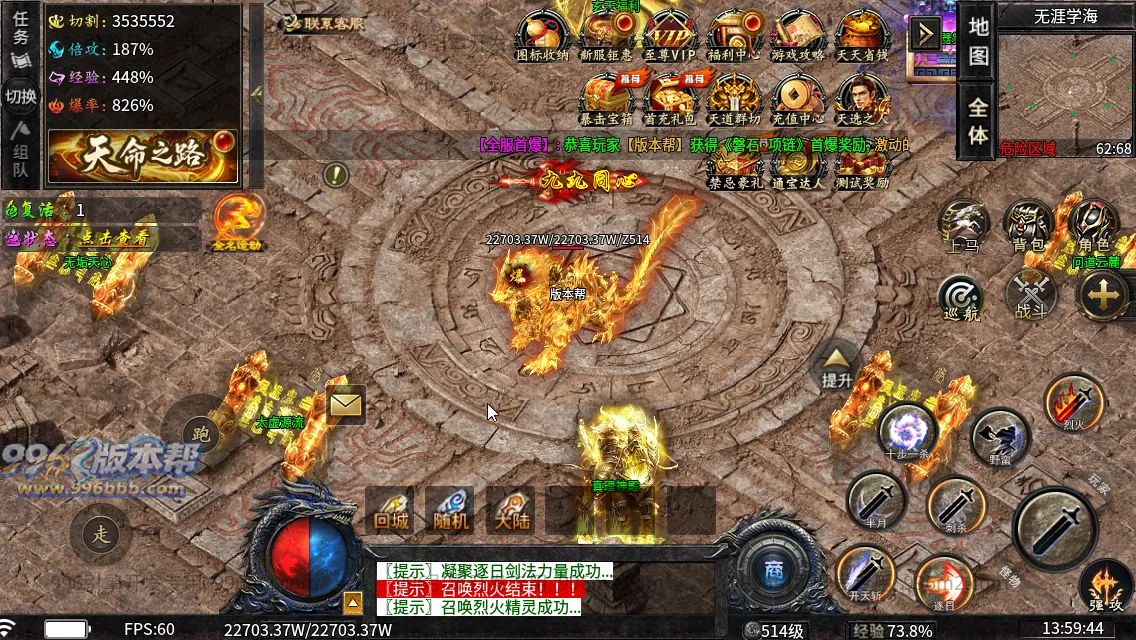Open the mail envelope icon
Screen dimensions: 1136x640
pyautogui.click(x=345, y=405)
